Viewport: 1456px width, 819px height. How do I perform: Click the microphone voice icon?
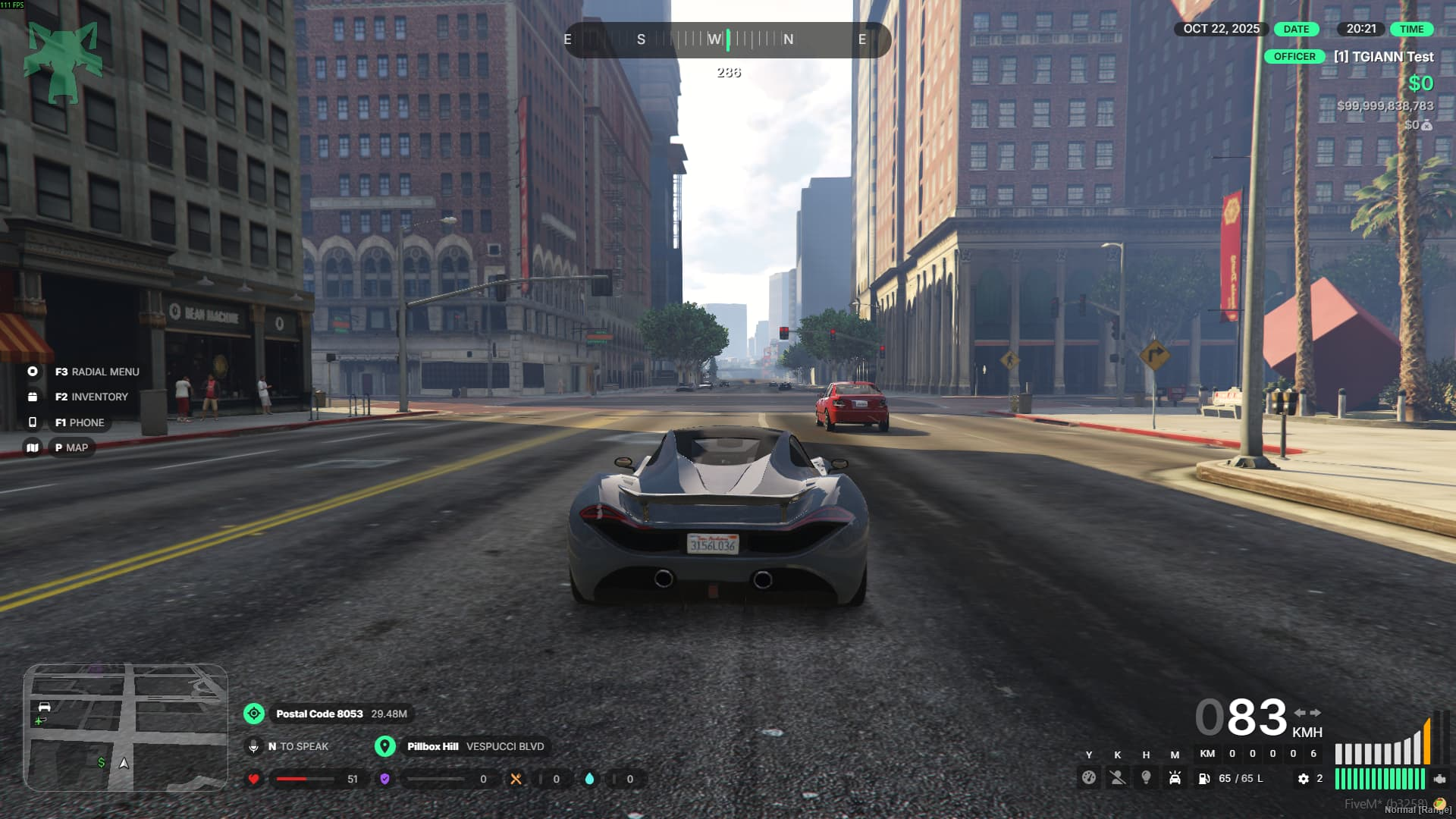pyautogui.click(x=254, y=746)
